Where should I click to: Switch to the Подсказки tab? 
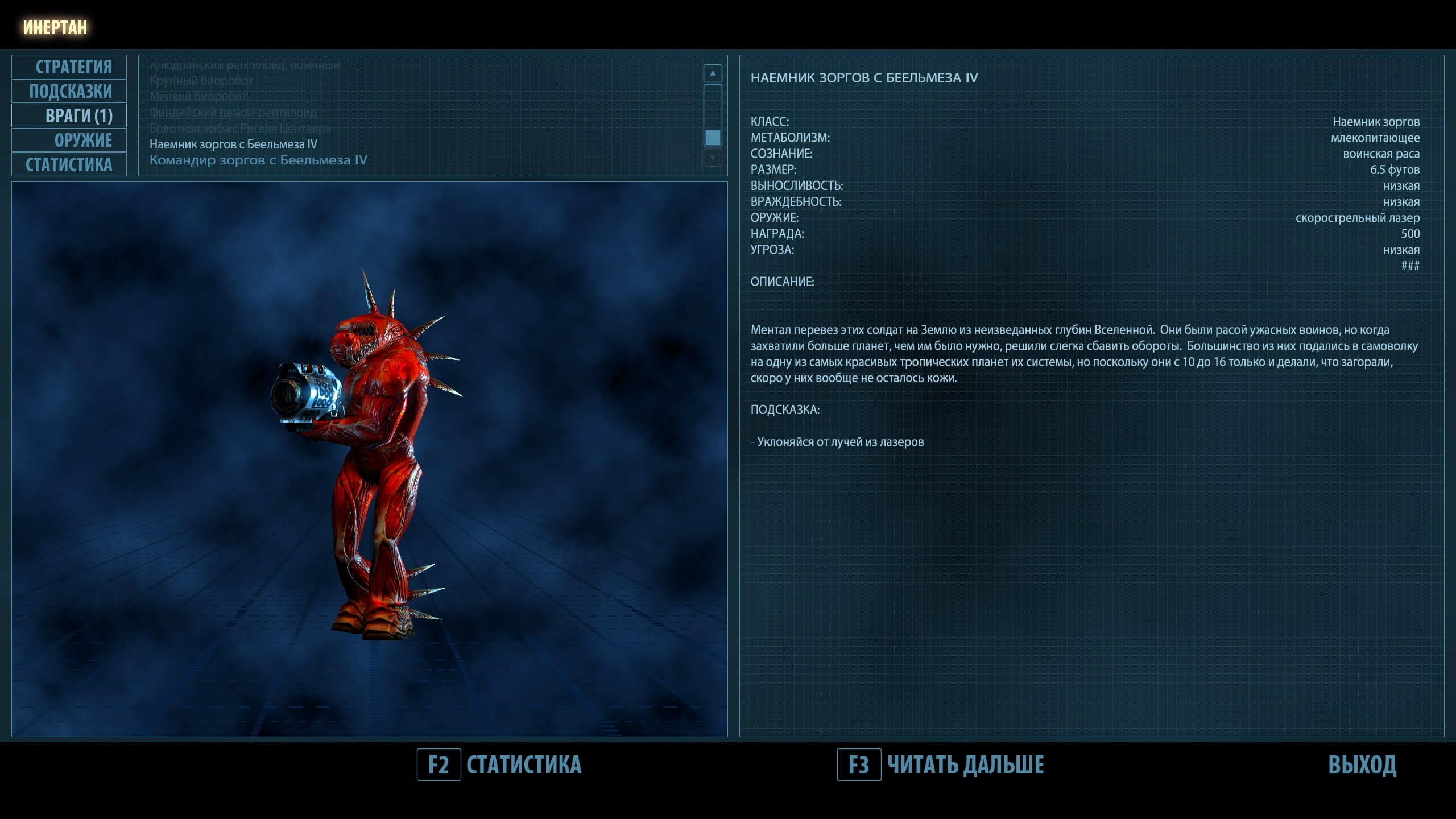click(69, 91)
